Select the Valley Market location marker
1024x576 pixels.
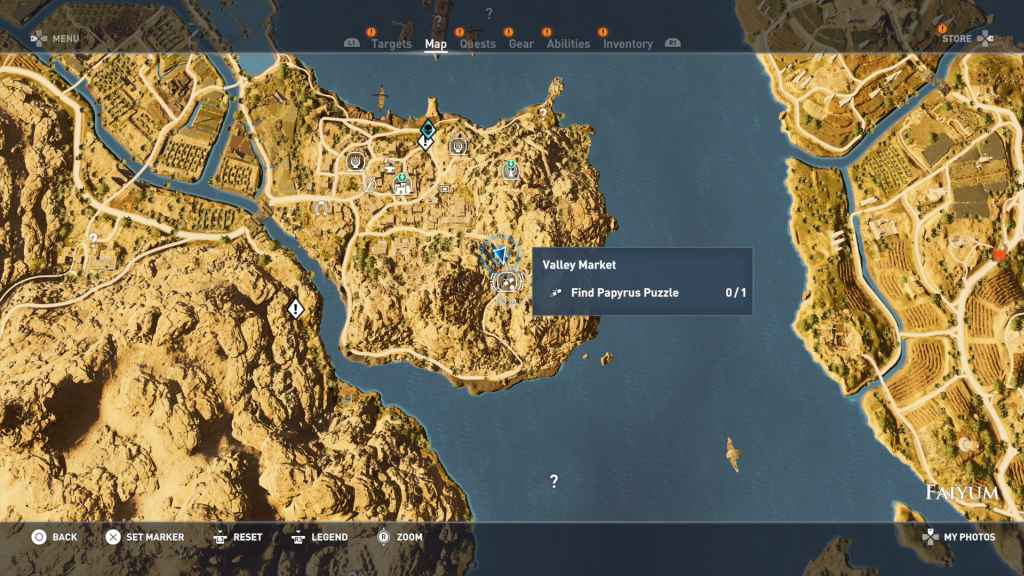pyautogui.click(x=506, y=281)
